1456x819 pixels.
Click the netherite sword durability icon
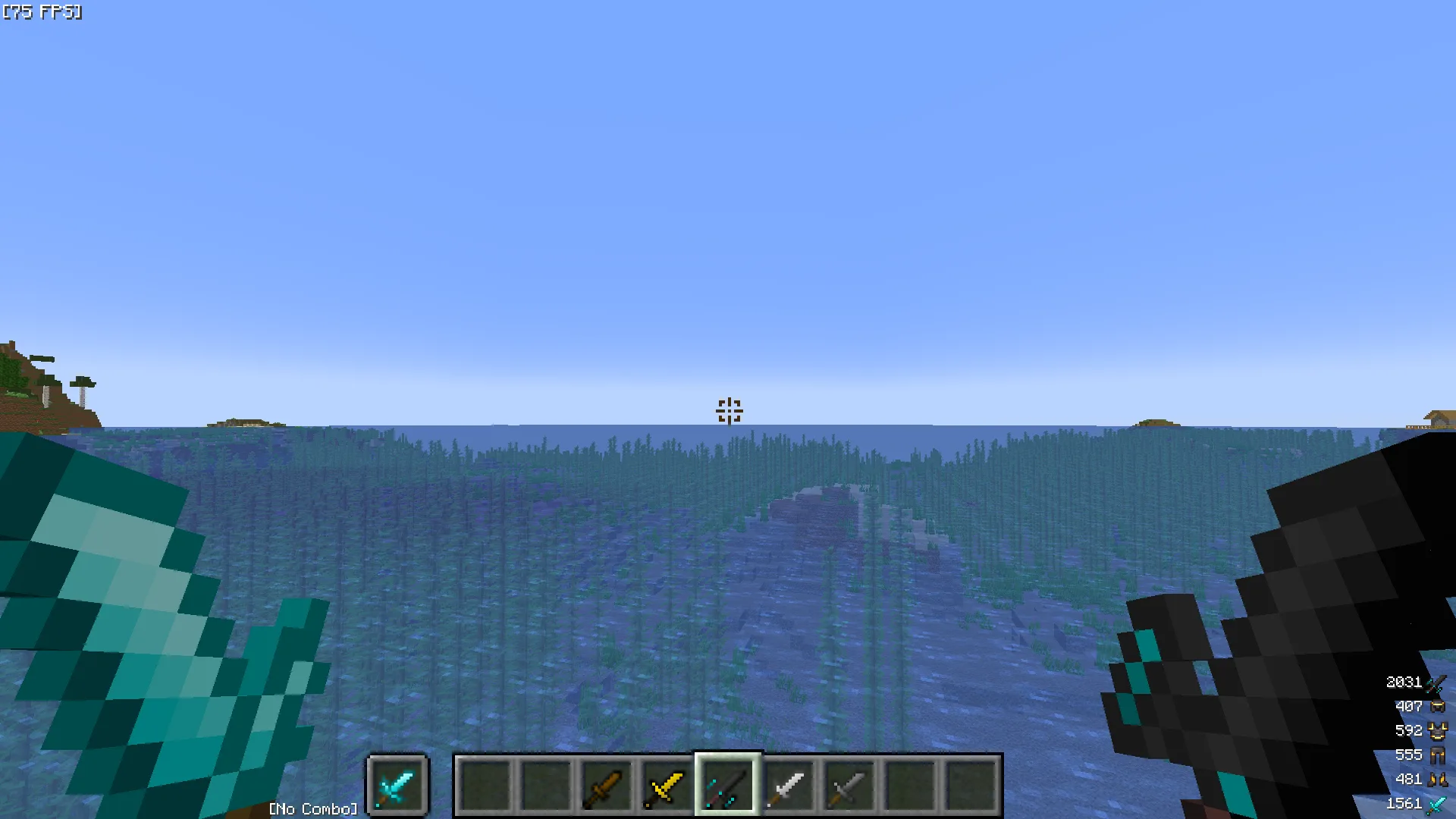pyautogui.click(x=1436, y=682)
